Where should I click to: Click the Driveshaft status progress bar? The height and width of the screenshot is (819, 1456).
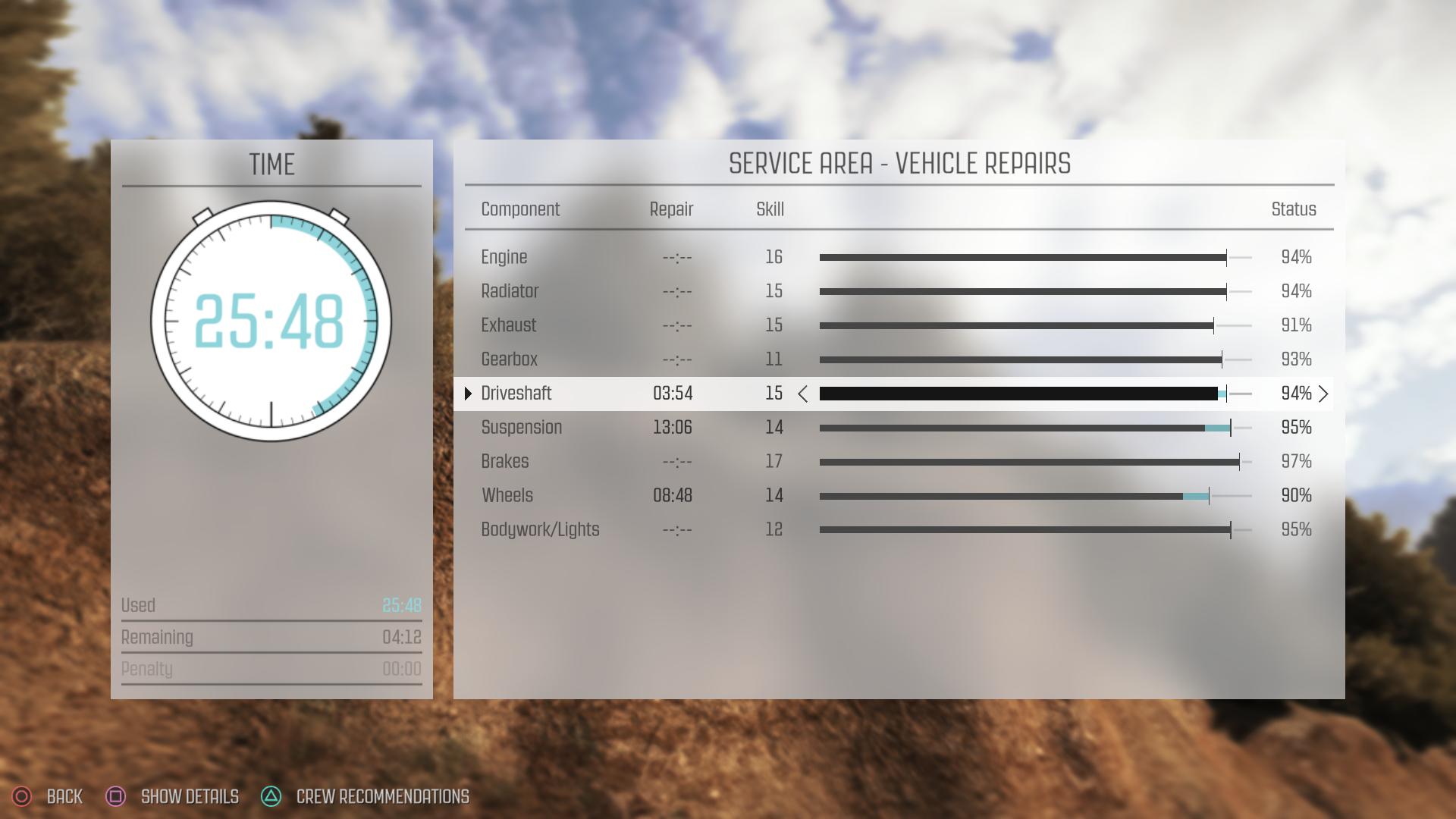click(x=1031, y=394)
